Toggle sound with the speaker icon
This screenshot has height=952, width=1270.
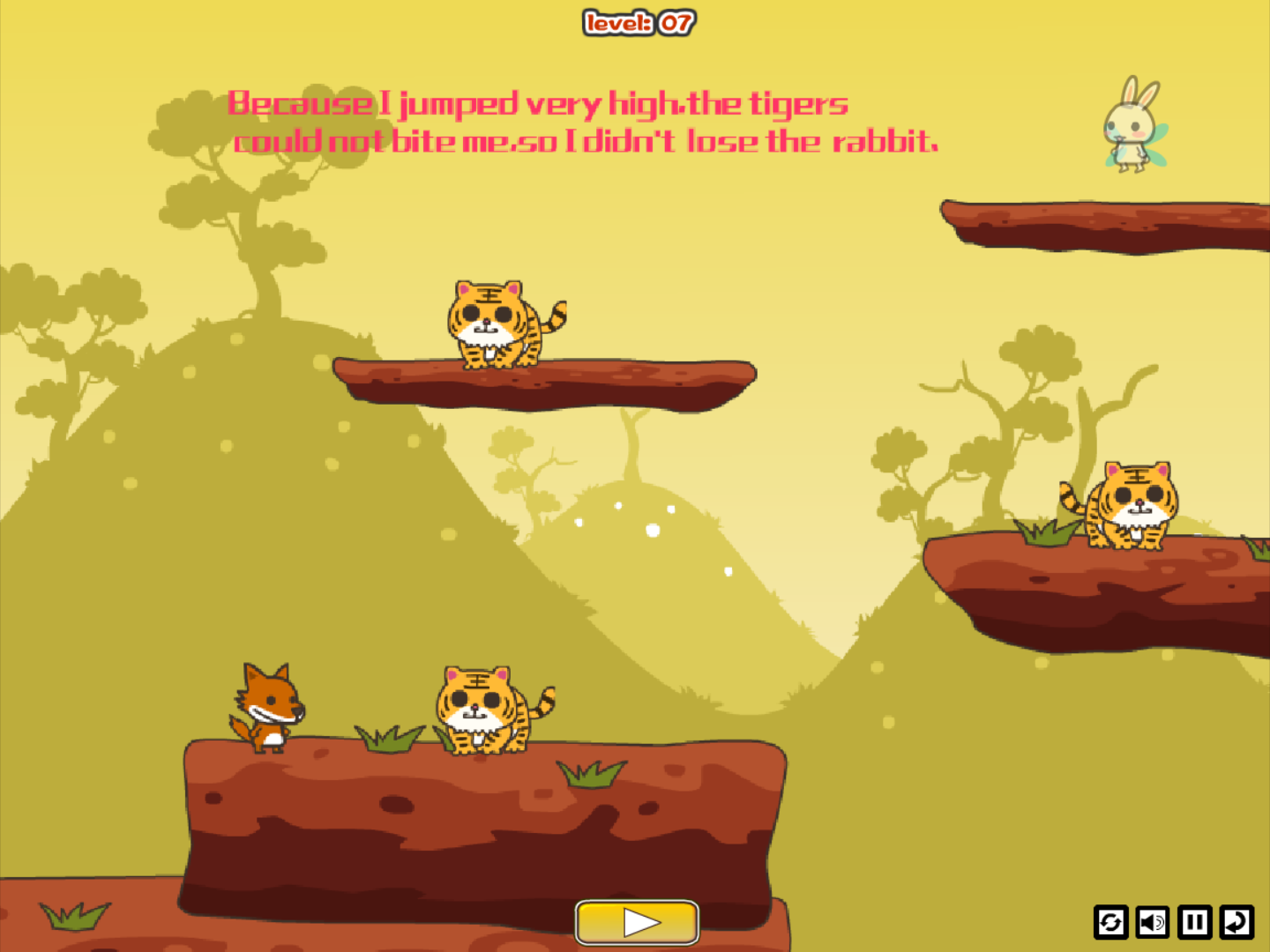click(x=1152, y=922)
